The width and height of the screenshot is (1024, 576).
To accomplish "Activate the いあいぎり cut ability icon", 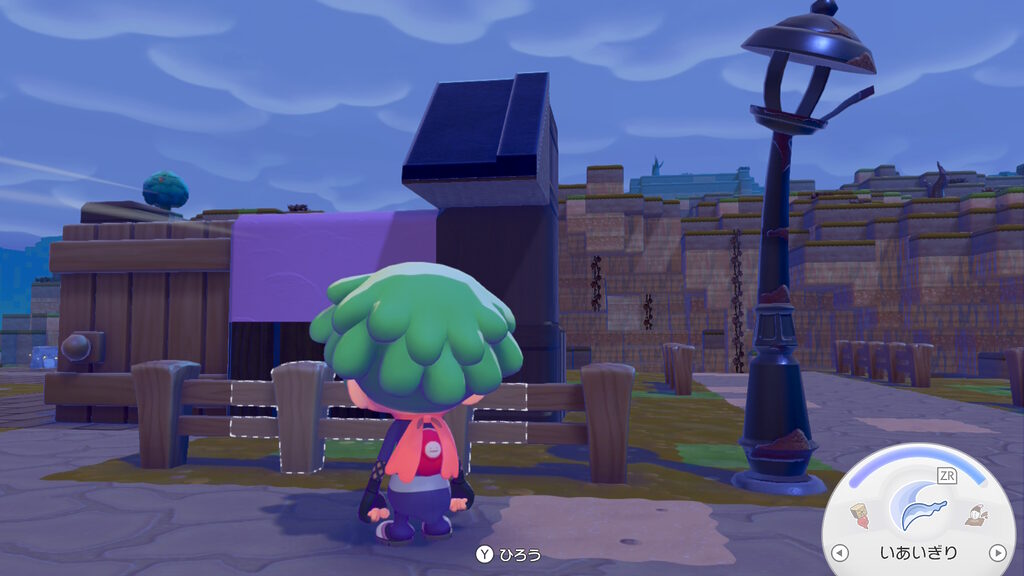I will coord(918,508).
